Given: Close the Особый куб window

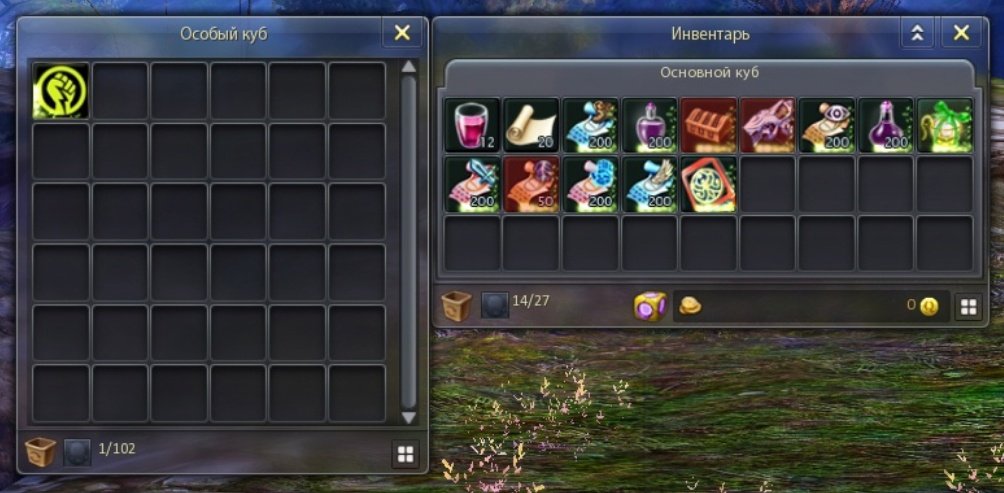Looking at the screenshot, I should tap(402, 33).
